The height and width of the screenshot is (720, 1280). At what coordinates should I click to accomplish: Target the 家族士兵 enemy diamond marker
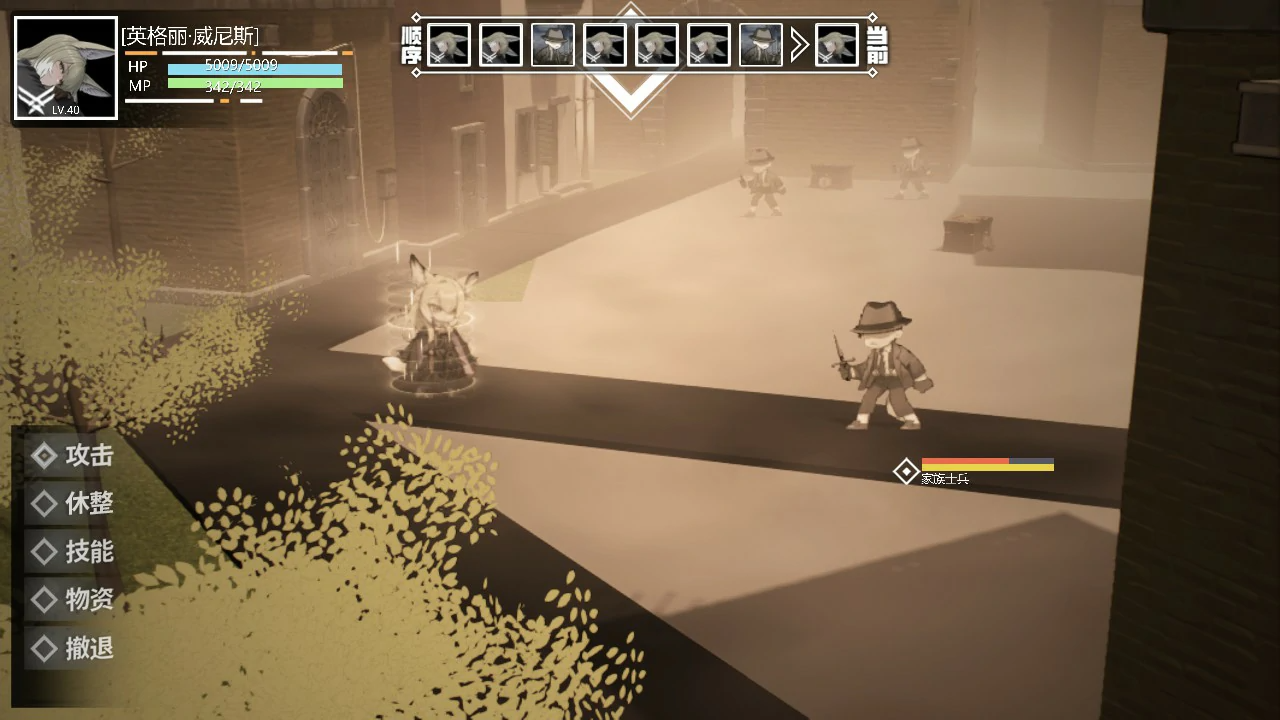click(906, 471)
